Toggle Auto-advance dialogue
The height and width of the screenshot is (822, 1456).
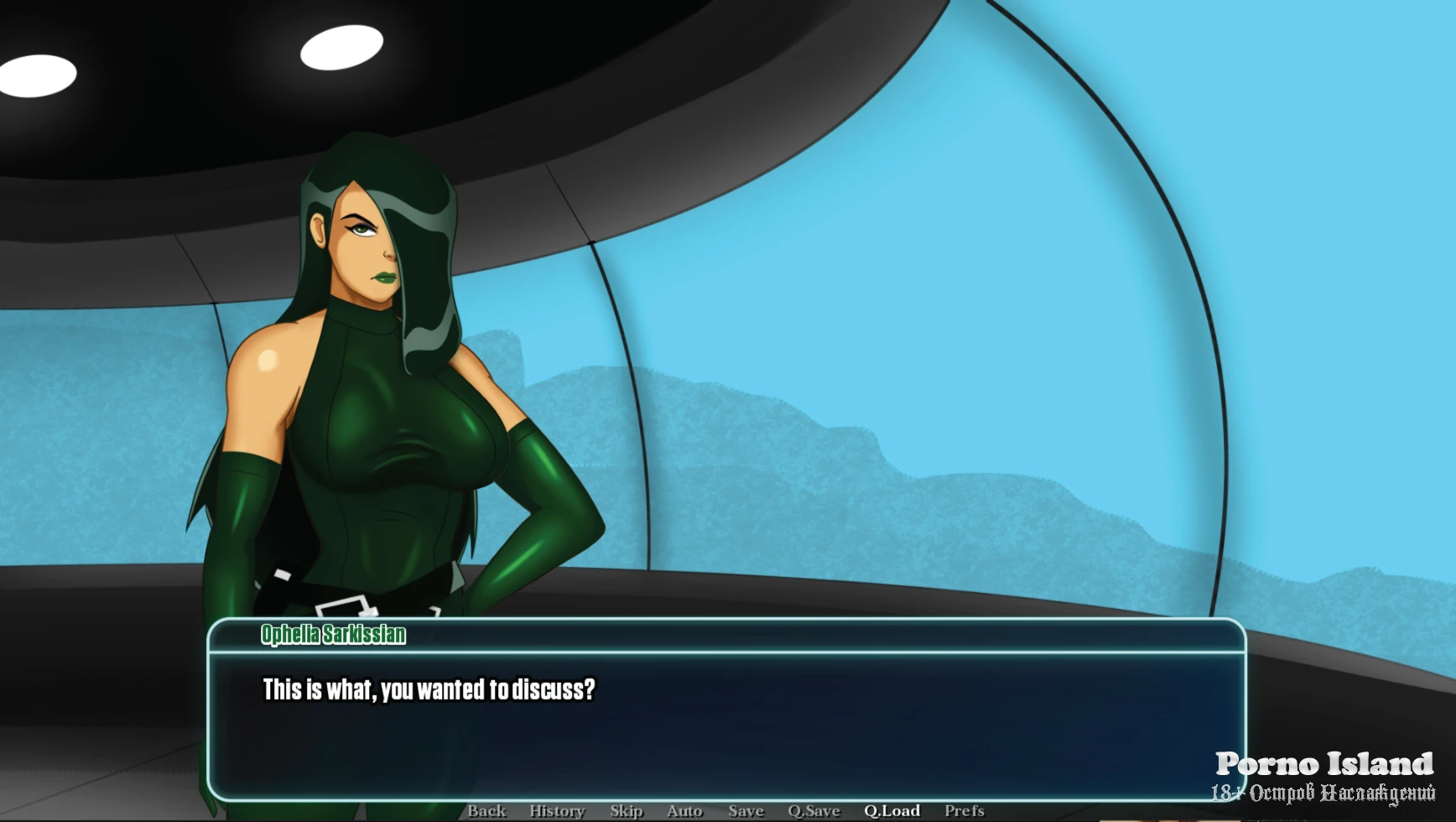pyautogui.click(x=684, y=810)
